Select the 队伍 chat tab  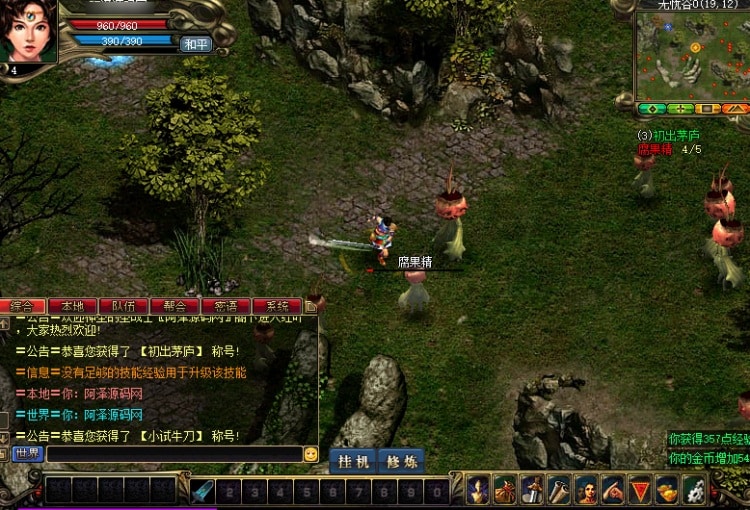click(124, 306)
